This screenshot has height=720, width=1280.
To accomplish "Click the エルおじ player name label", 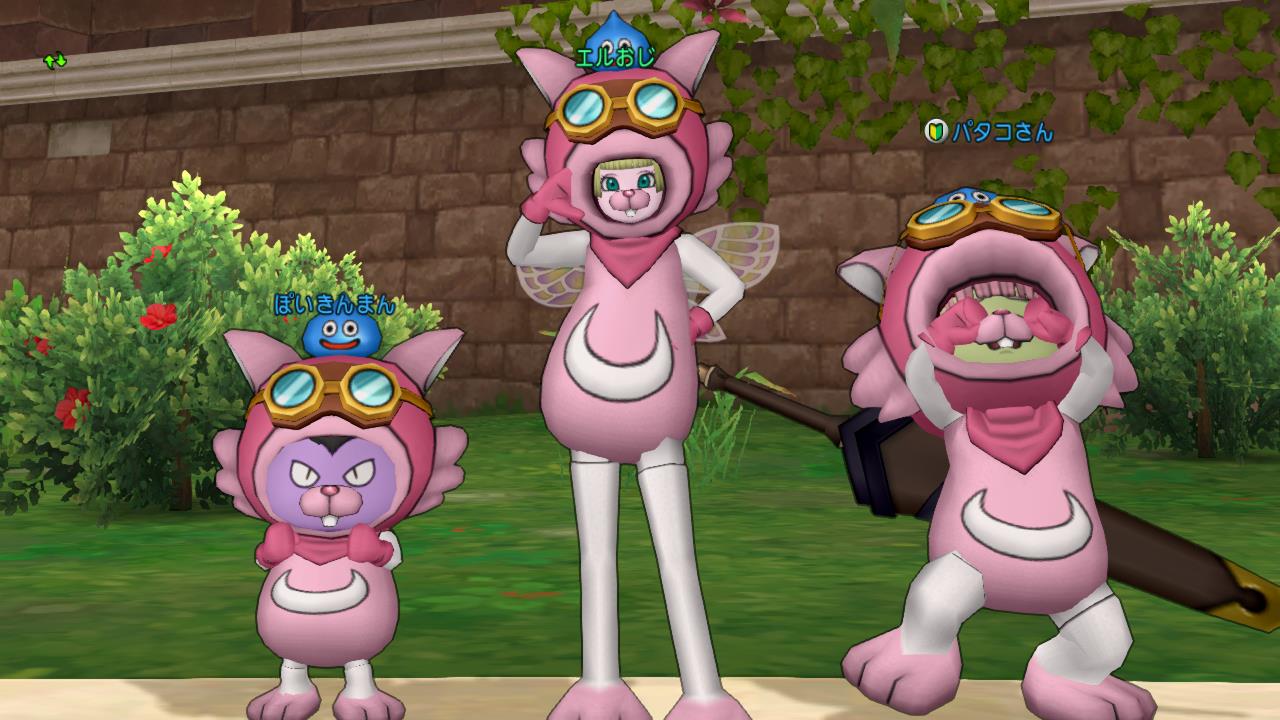I will [x=616, y=57].
